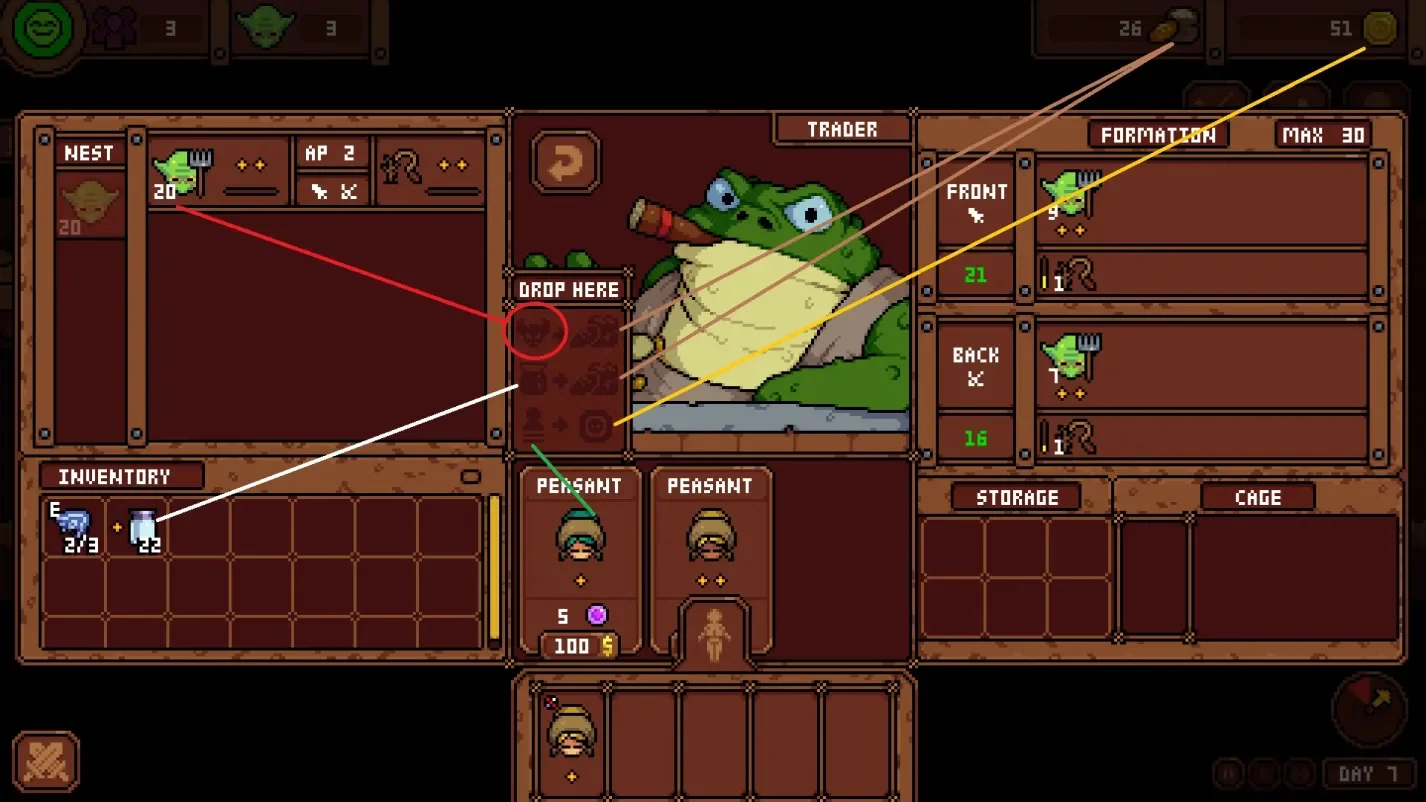
Task: Click the human-for-coin trade slot
Action: pyautogui.click(x=570, y=427)
